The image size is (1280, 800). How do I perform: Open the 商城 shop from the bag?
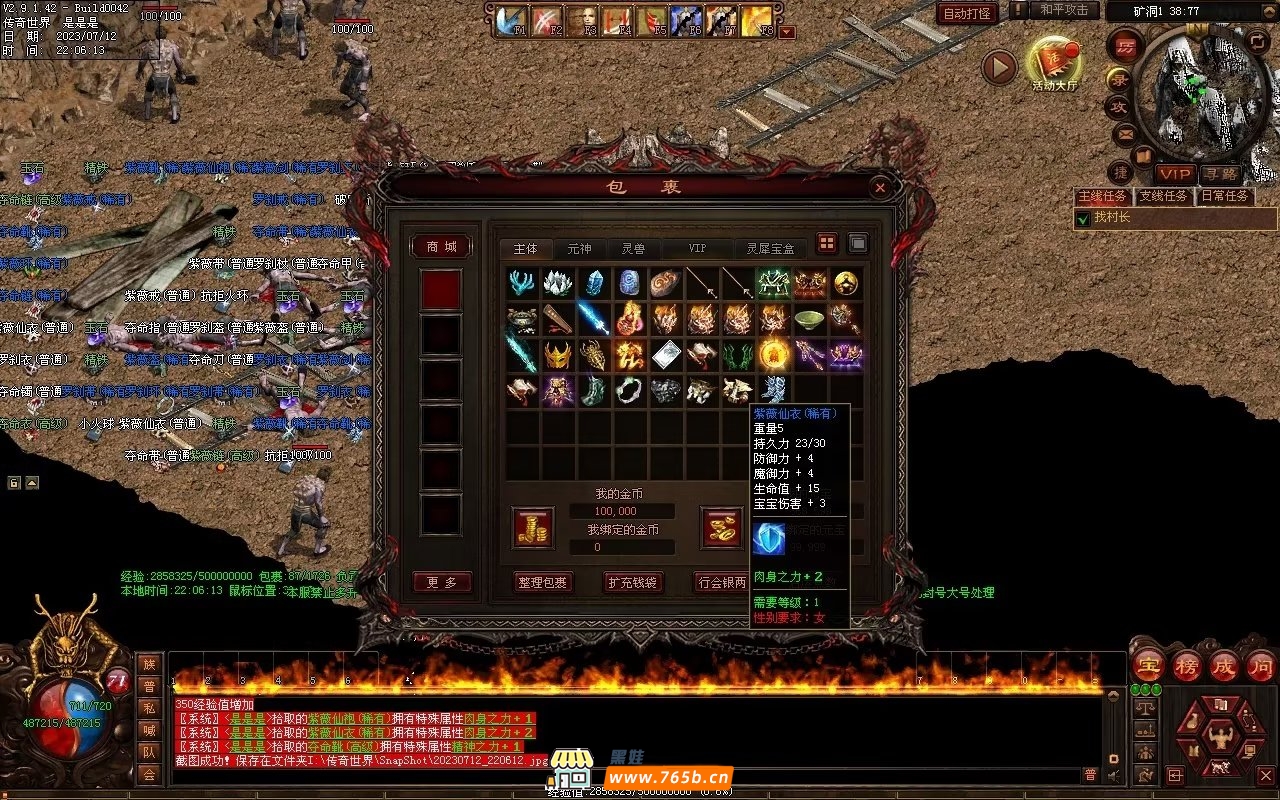(x=441, y=247)
